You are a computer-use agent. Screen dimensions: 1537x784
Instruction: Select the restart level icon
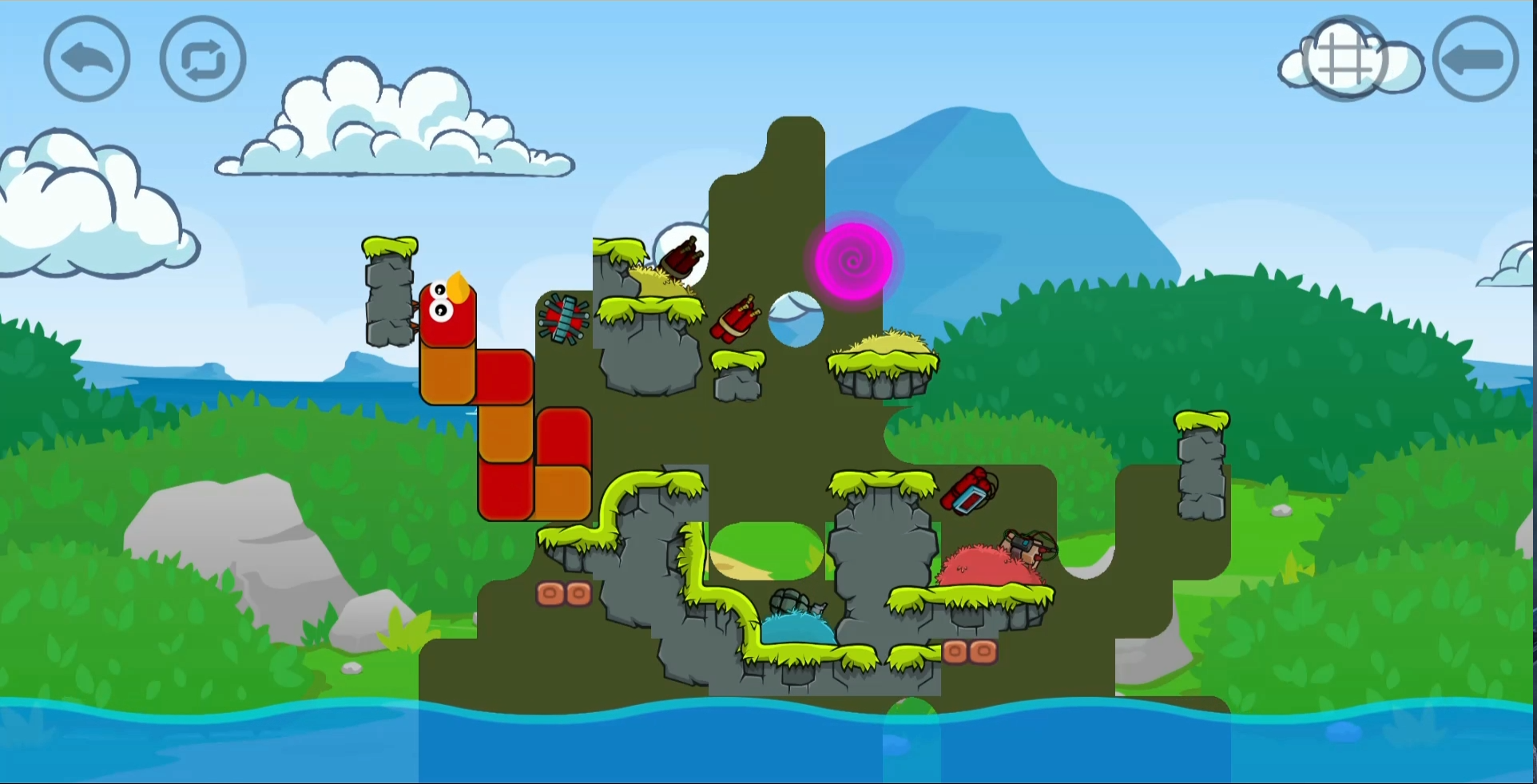coord(201,58)
